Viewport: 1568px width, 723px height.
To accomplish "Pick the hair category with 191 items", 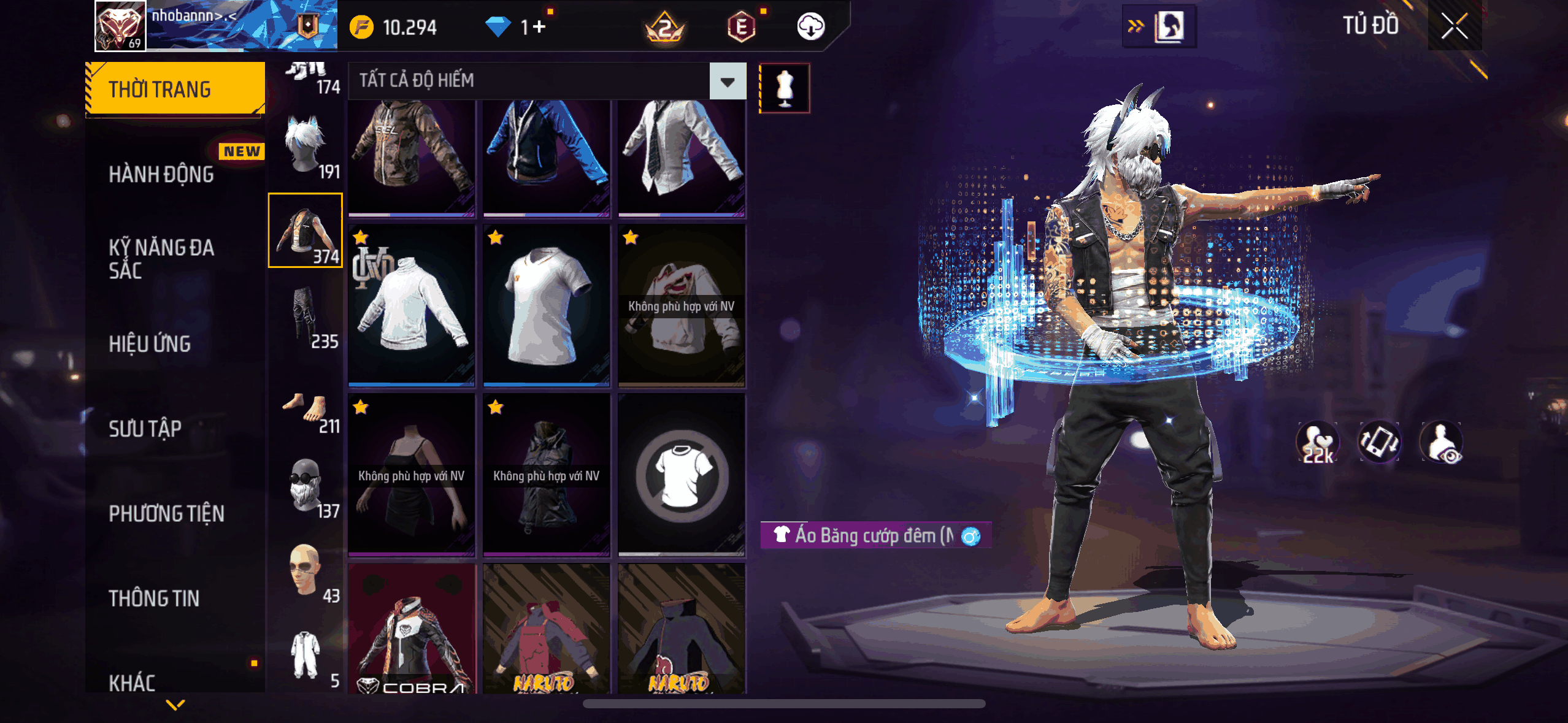I will (306, 145).
